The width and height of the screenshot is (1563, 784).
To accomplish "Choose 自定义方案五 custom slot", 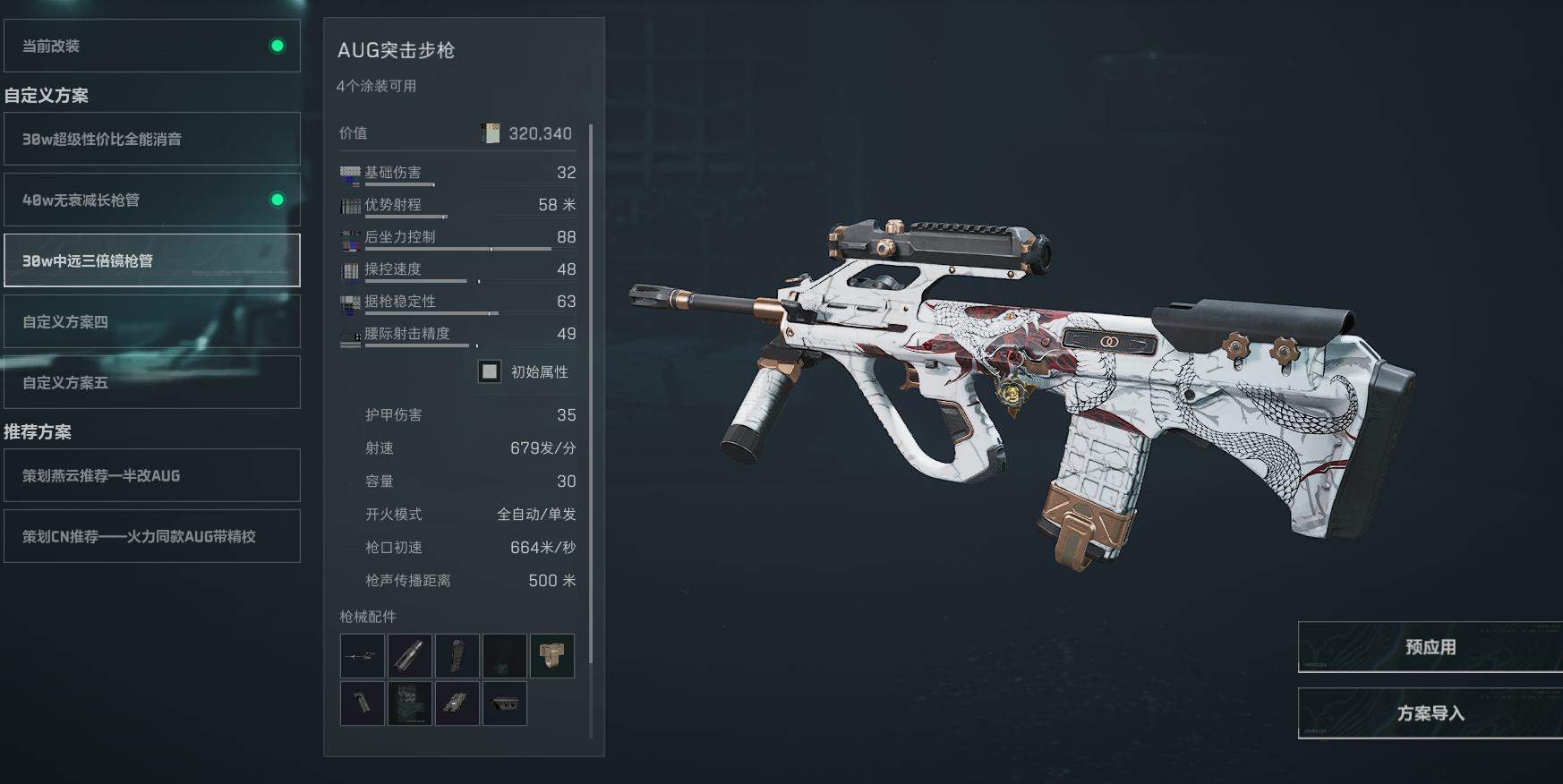I will point(152,382).
